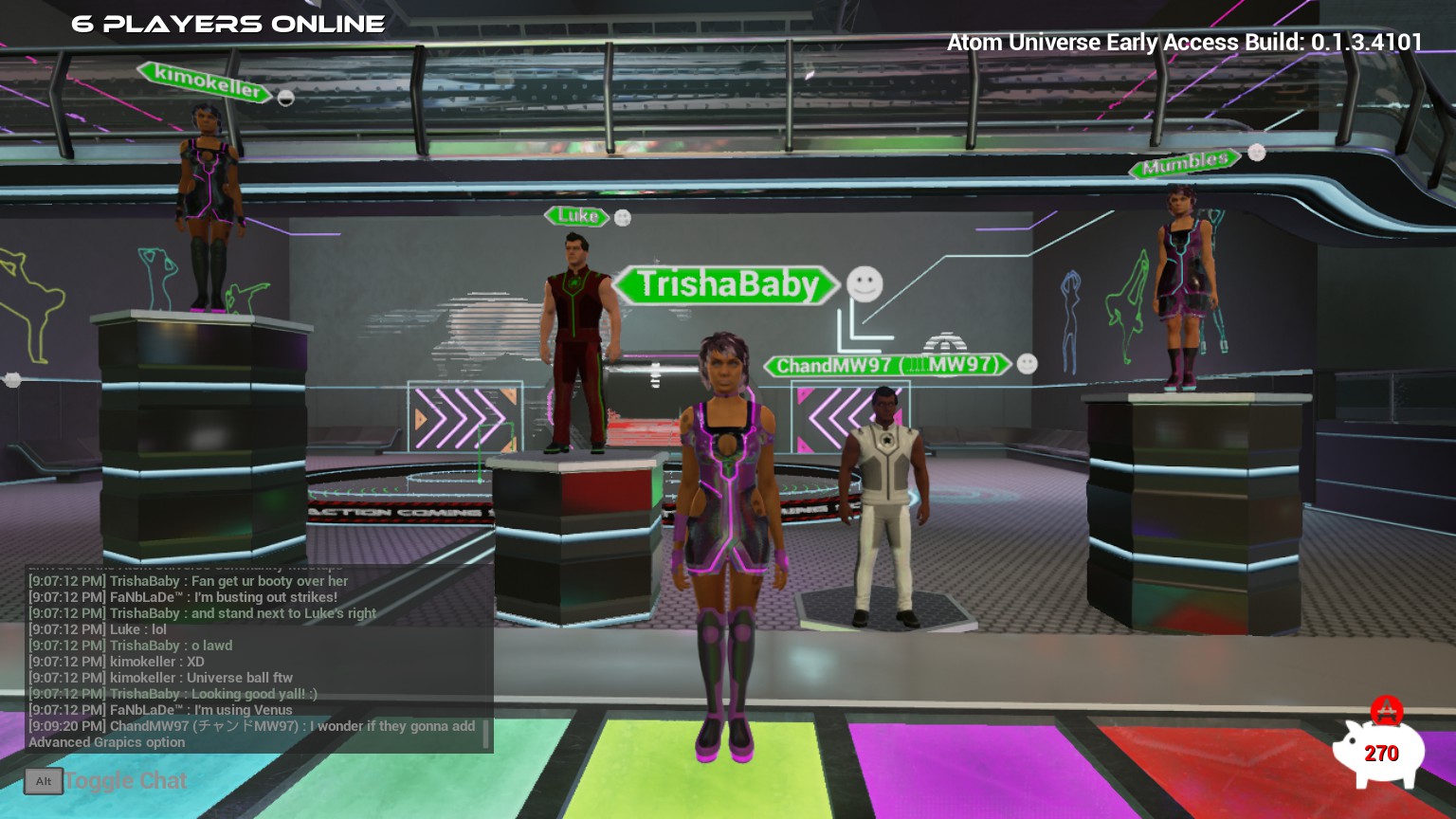Image resolution: width=1456 pixels, height=819 pixels.
Task: Click the piggy bank currency icon
Action: [x=1379, y=751]
